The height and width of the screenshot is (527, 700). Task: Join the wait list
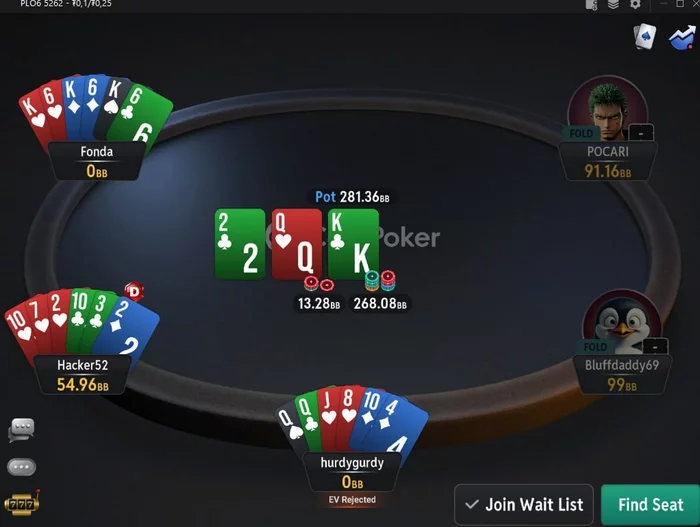[525, 505]
